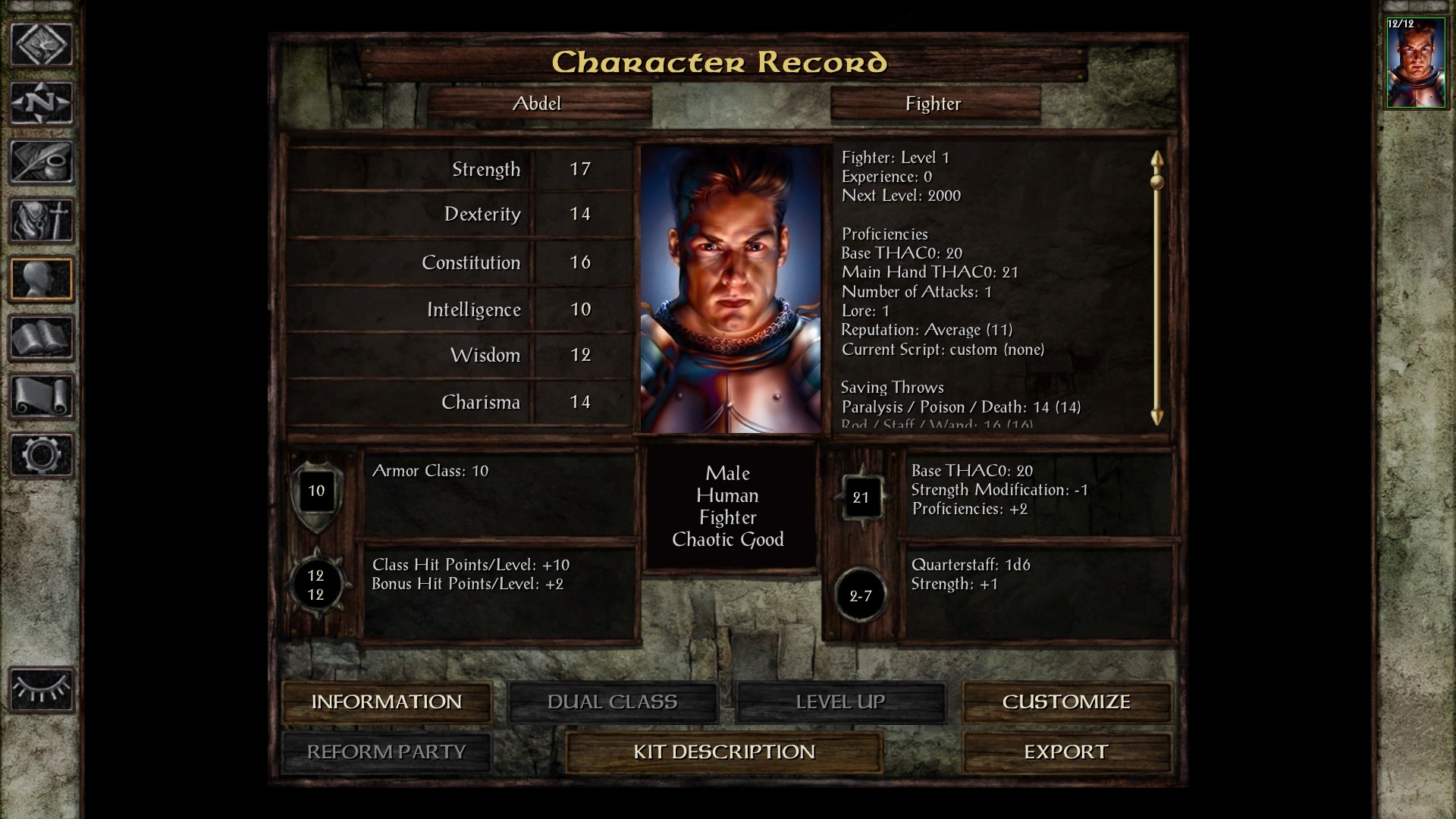Image resolution: width=1456 pixels, height=819 pixels.
Task: Click the scroll-up arrow in stats panel
Action: [1156, 159]
